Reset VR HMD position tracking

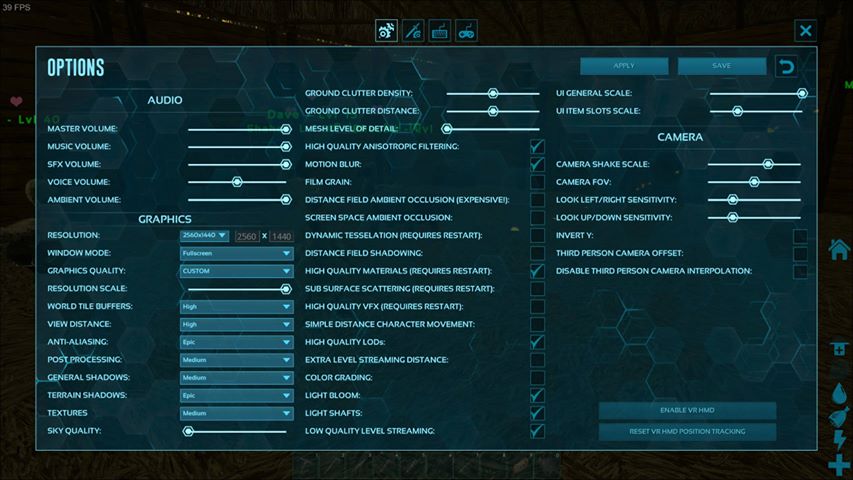[x=687, y=431]
